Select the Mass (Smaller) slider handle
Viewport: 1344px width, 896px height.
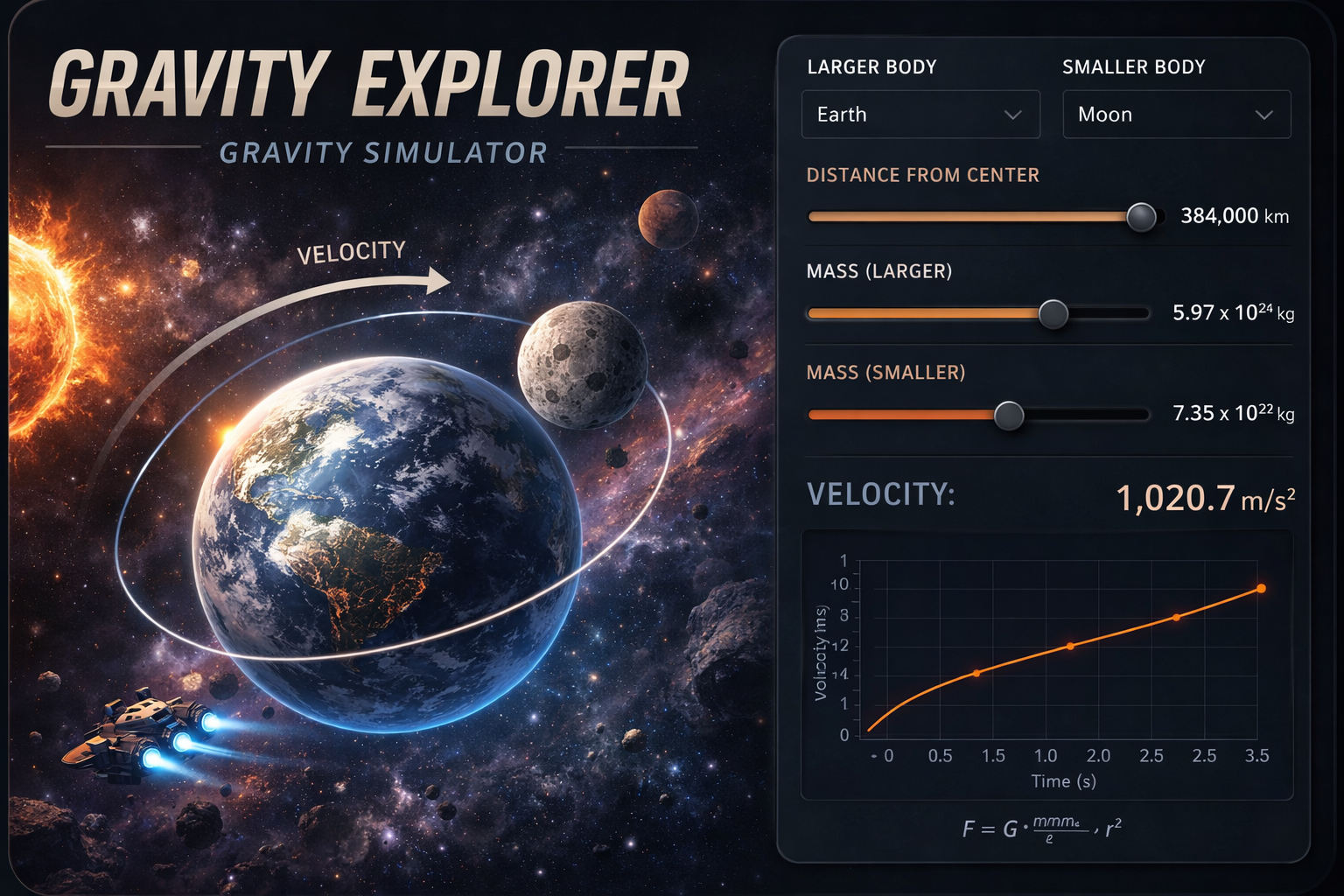(1009, 415)
